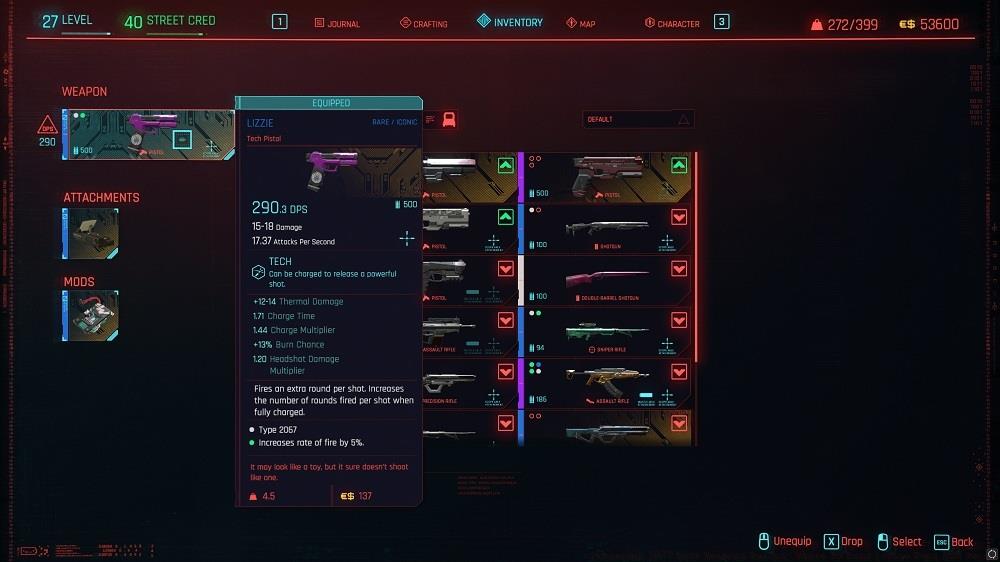Select the red pistol with 500 ammo
Image resolution: width=1000 pixels, height=562 pixels.
pyautogui.click(x=608, y=177)
